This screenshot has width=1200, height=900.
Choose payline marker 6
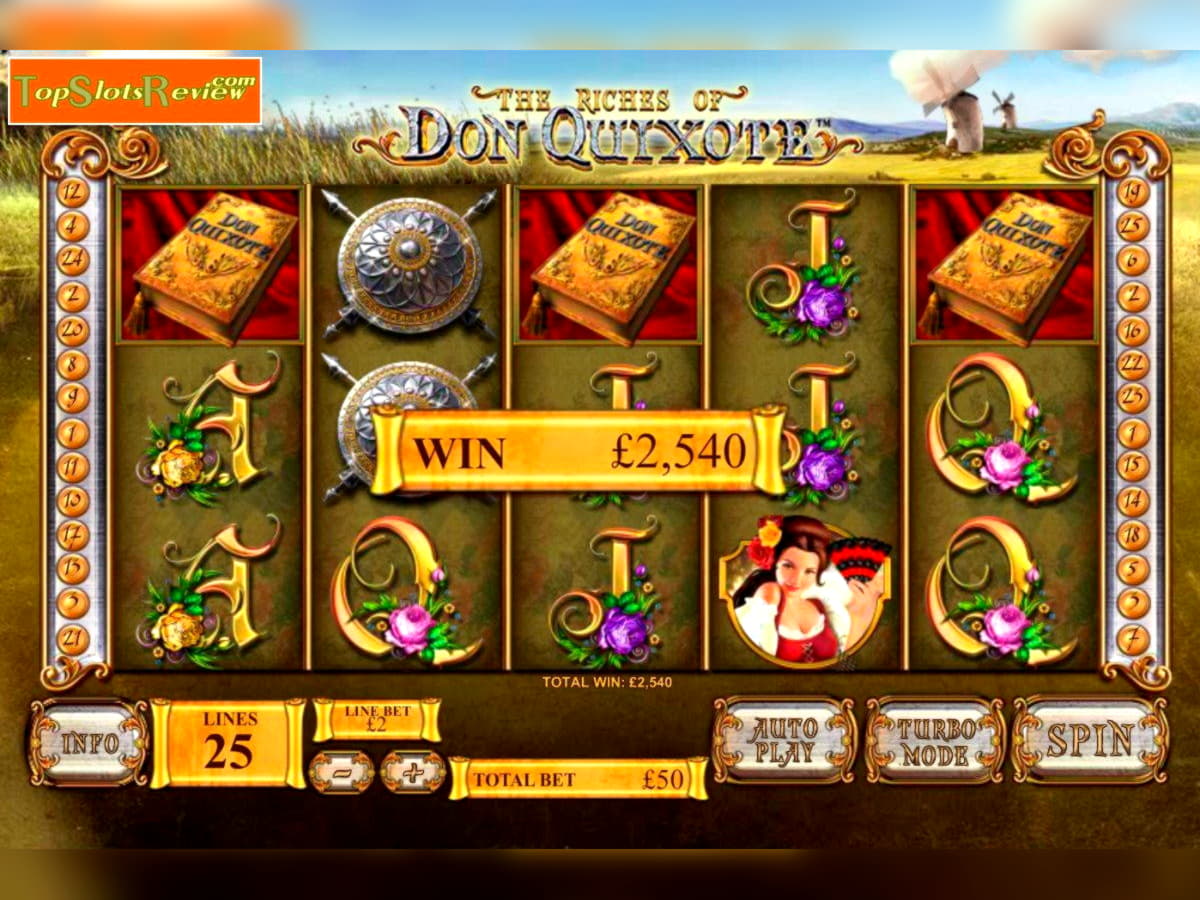1133,260
